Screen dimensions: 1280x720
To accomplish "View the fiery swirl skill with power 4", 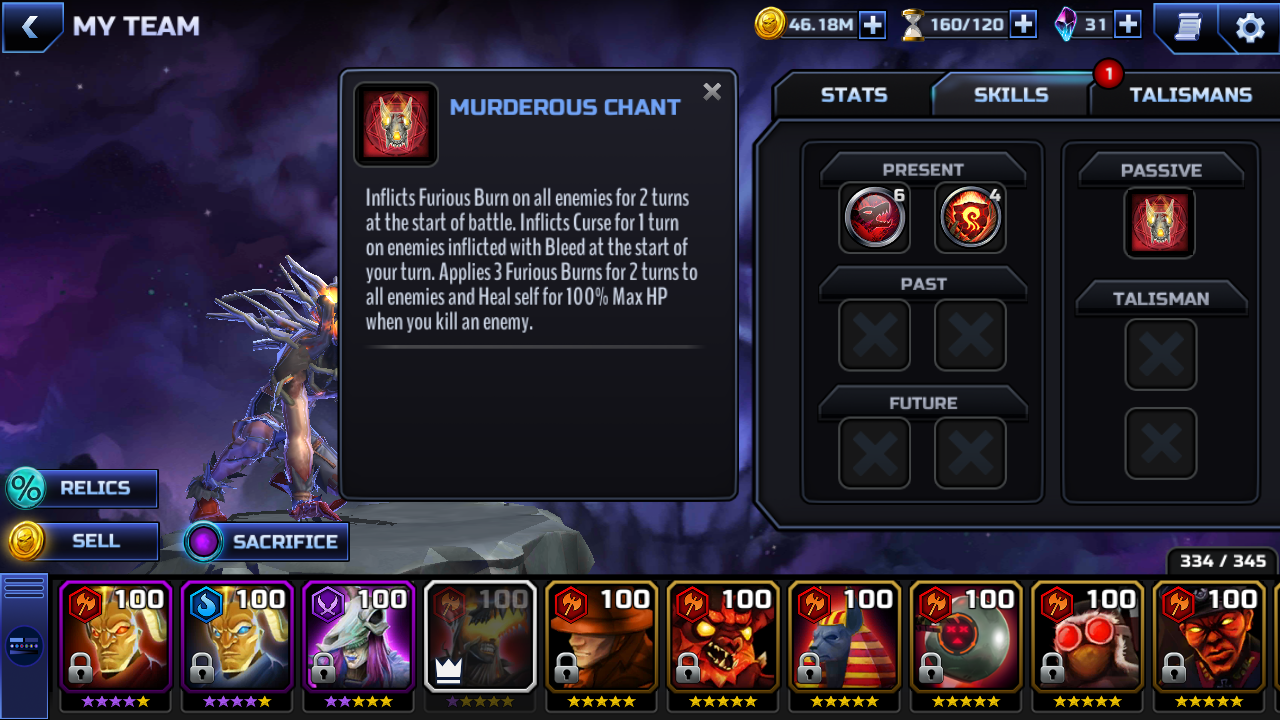I will tap(970, 217).
